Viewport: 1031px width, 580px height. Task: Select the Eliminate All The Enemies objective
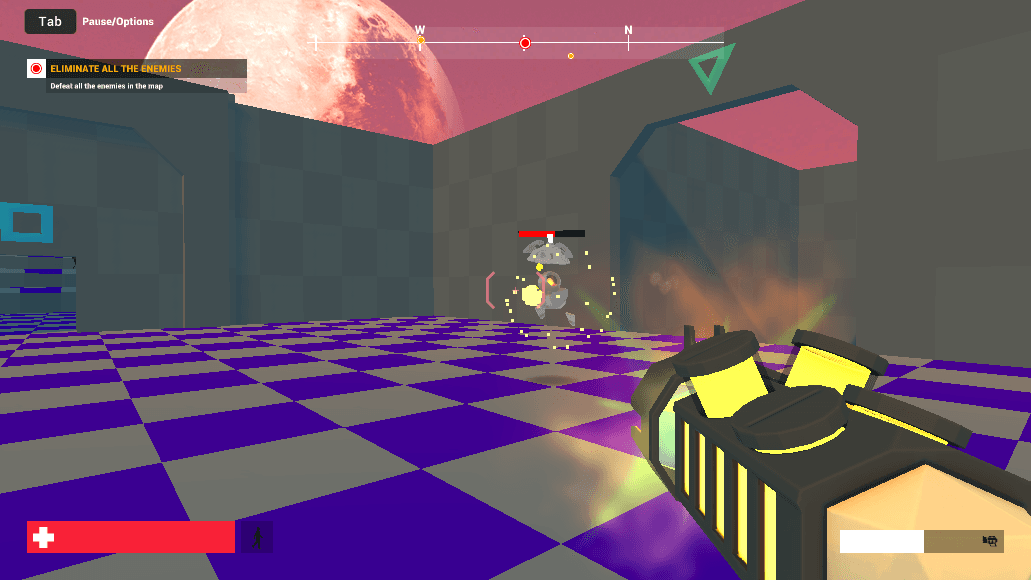pyautogui.click(x=116, y=69)
